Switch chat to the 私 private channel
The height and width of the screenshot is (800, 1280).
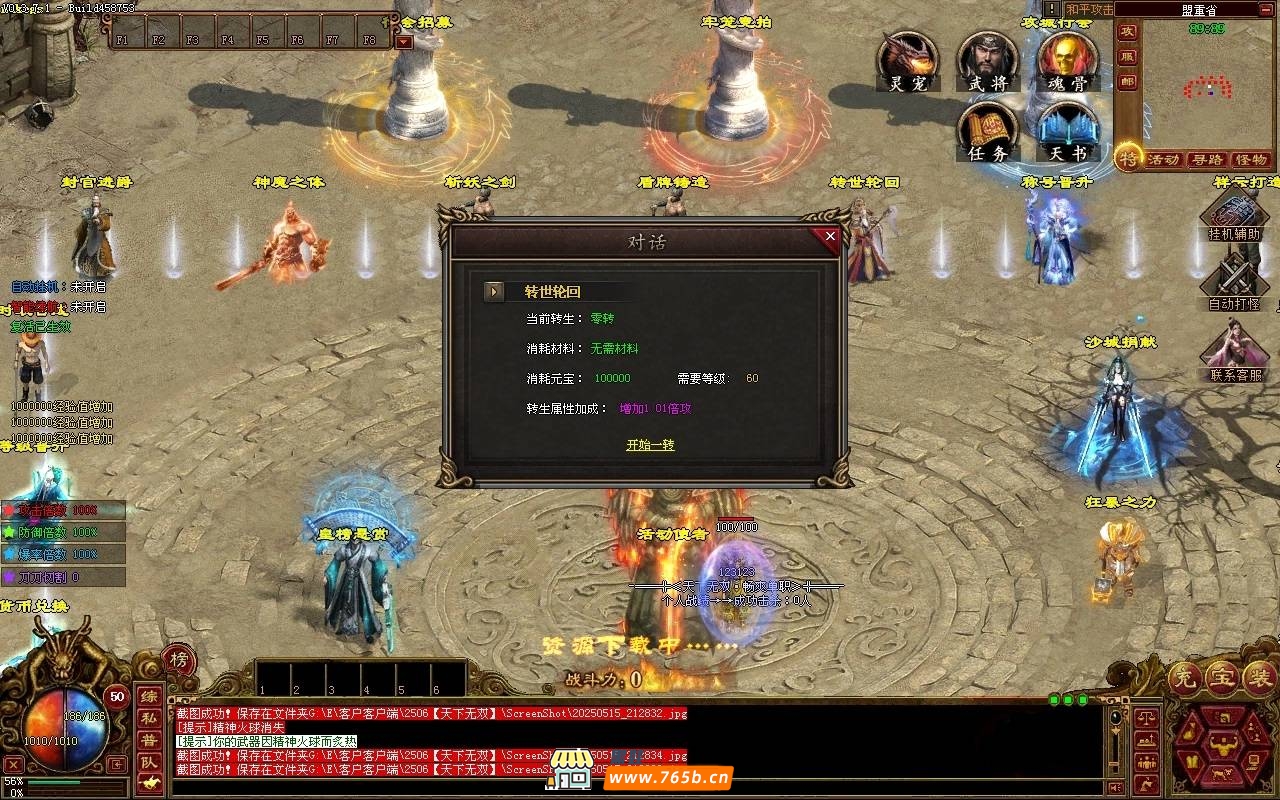[148, 717]
